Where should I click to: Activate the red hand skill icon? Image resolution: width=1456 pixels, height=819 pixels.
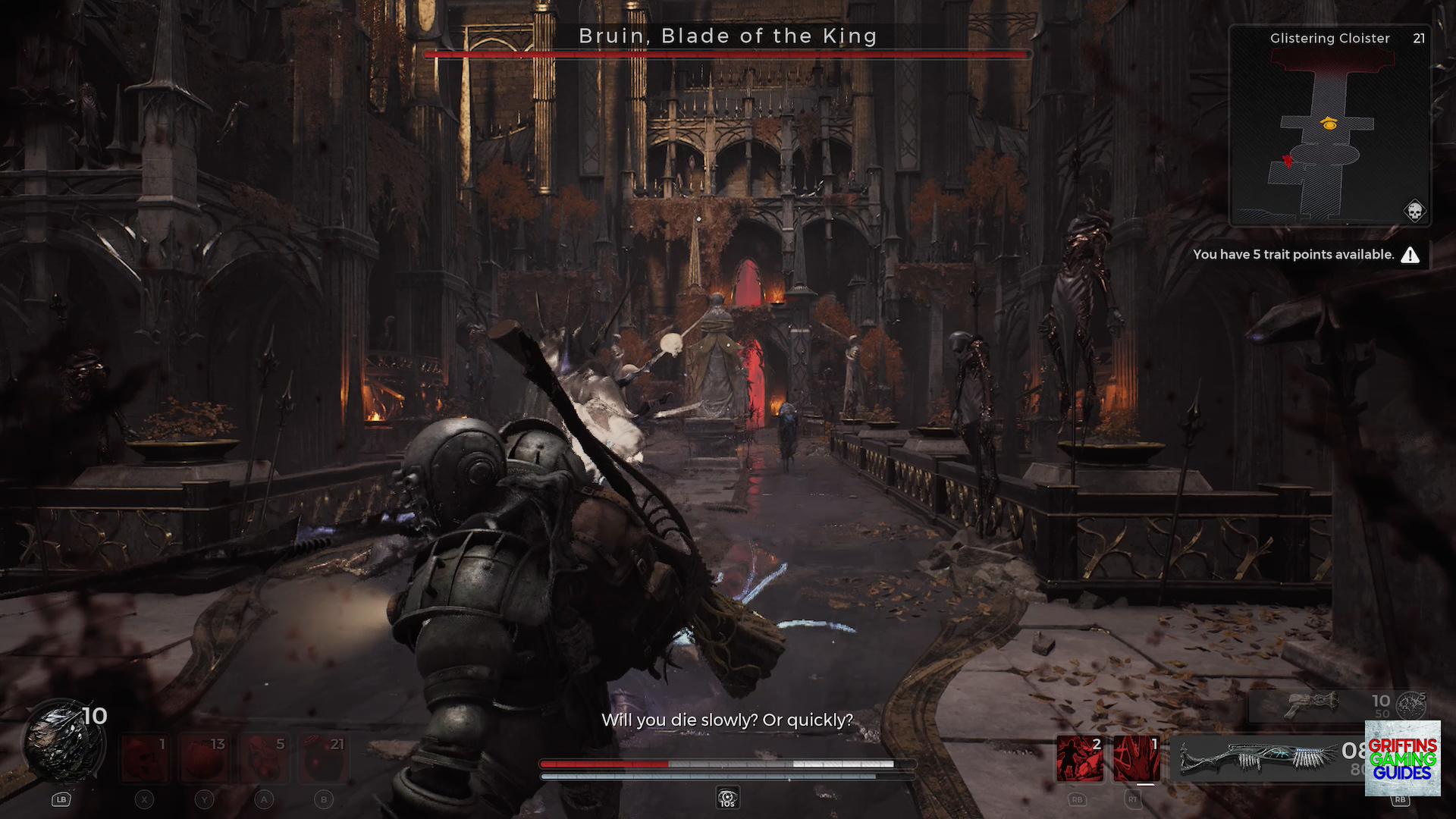(1136, 758)
